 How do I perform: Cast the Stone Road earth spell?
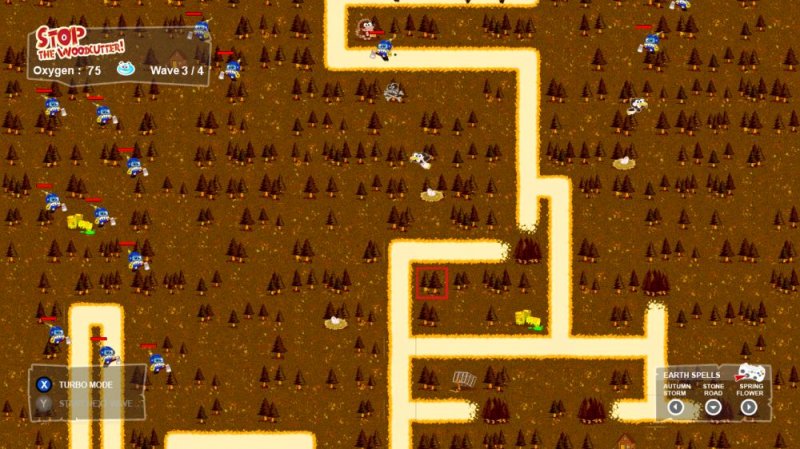pos(713,407)
